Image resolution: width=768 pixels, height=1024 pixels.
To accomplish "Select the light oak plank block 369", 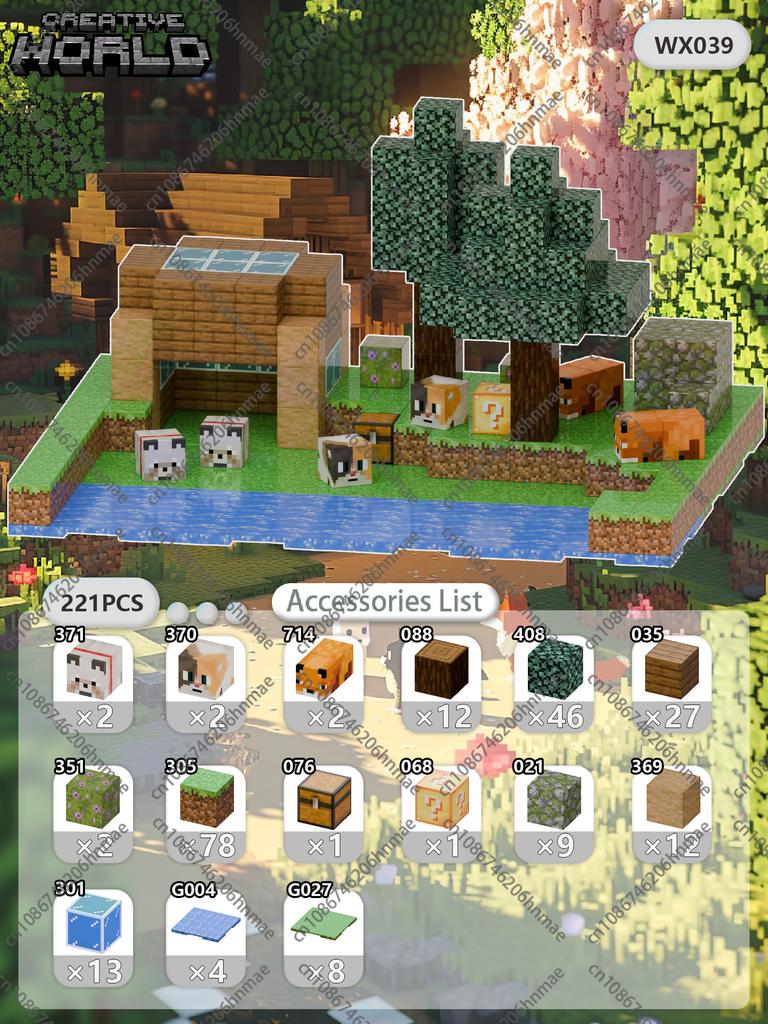I will pyautogui.click(x=671, y=812).
